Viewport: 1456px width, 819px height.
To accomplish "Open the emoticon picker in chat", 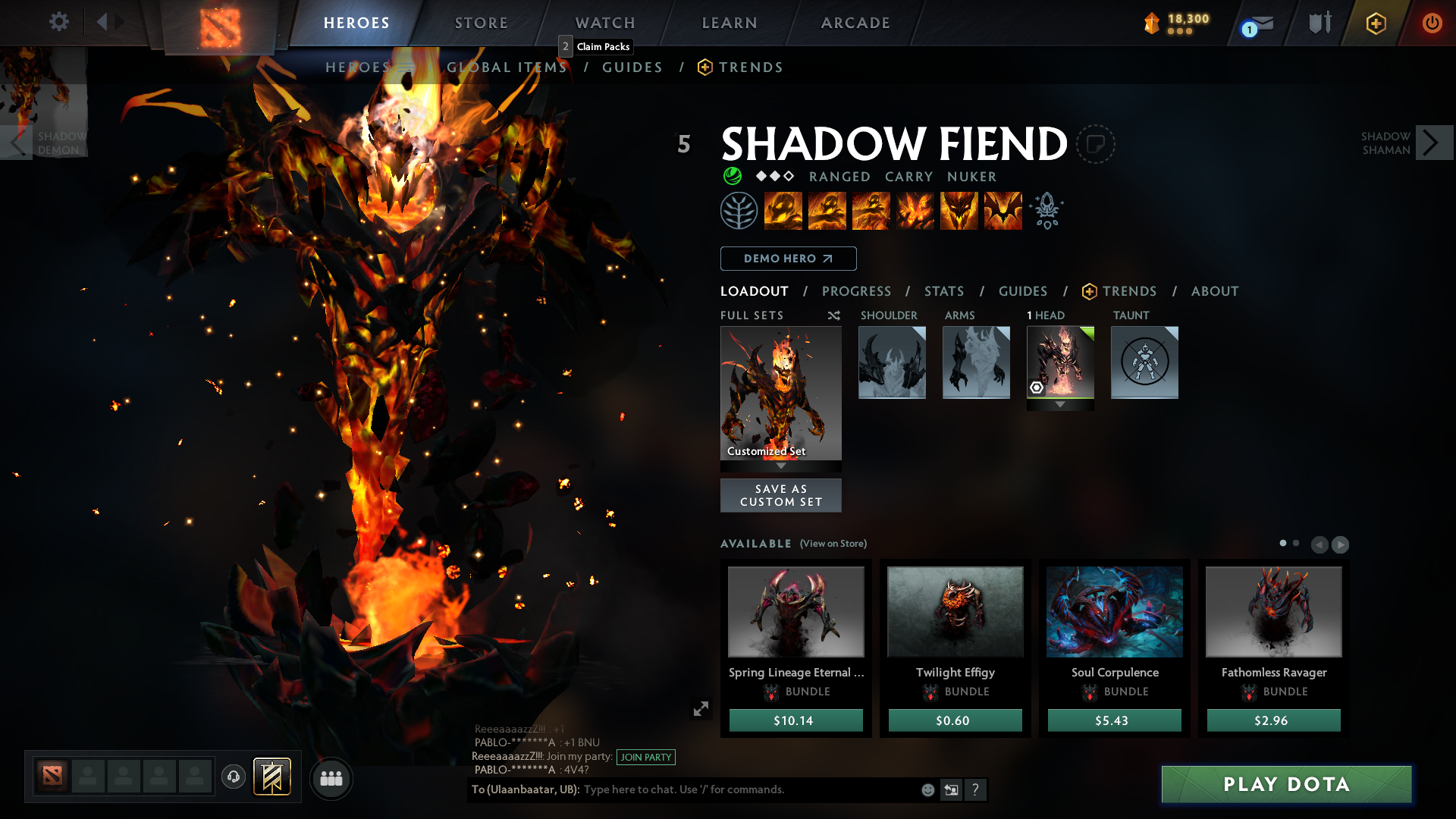I will click(927, 789).
